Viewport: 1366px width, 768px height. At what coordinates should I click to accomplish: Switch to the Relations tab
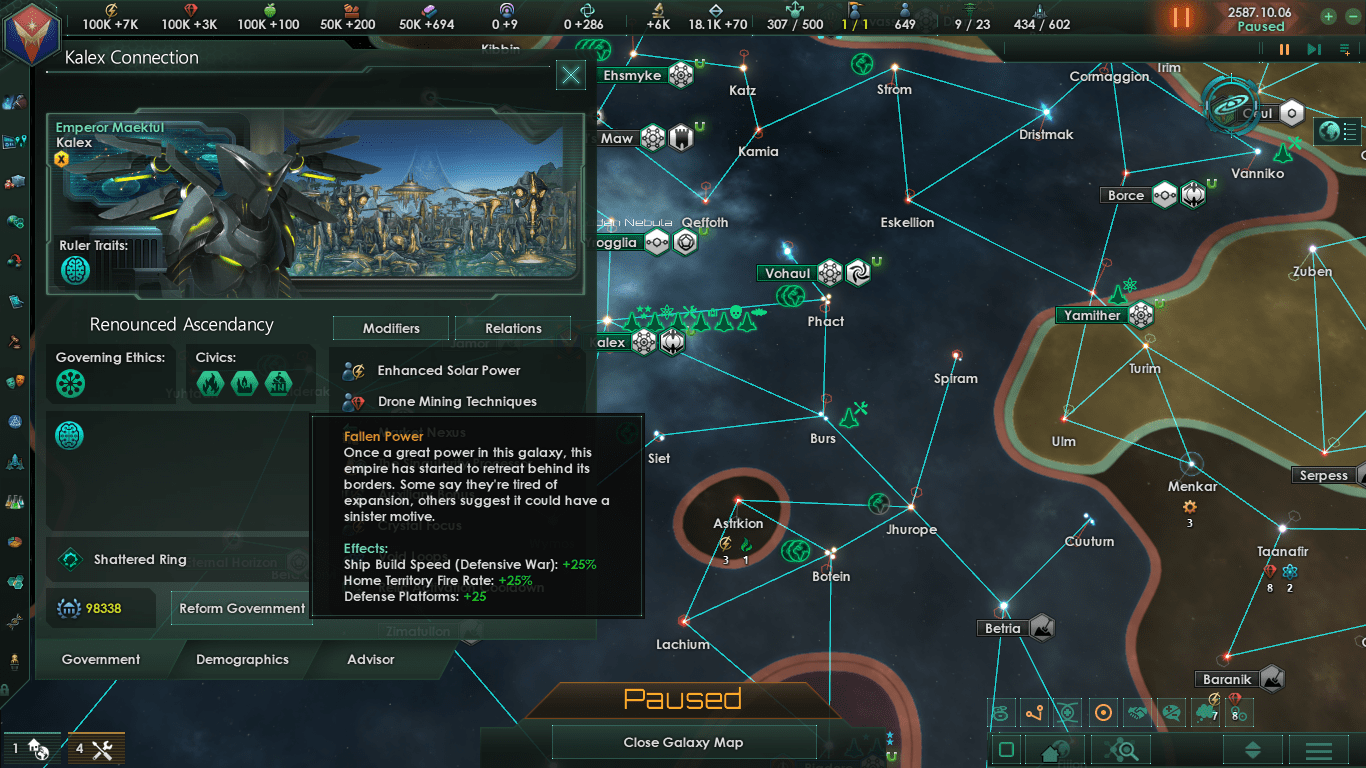coord(513,328)
